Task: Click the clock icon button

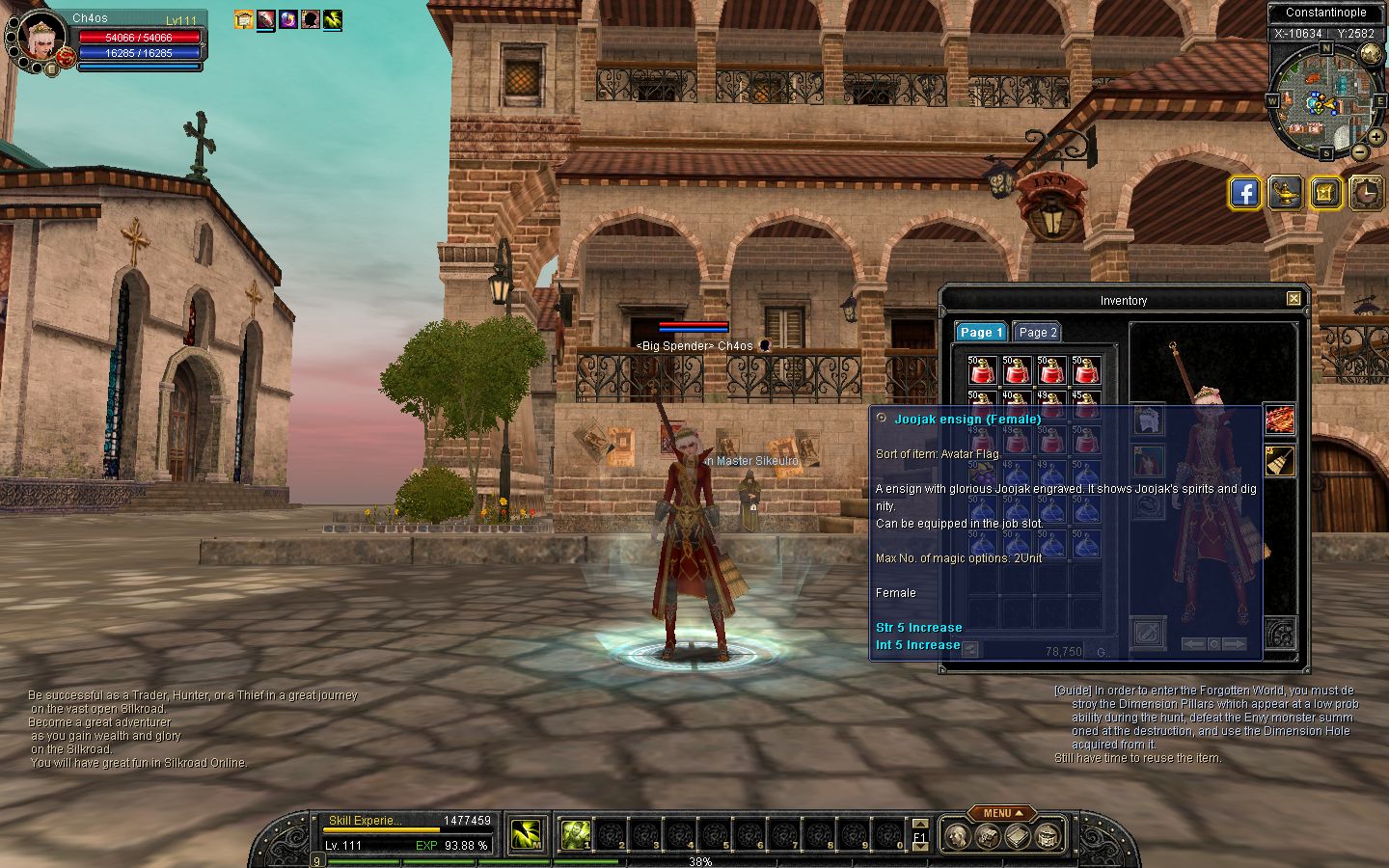Action: tap(1367, 193)
